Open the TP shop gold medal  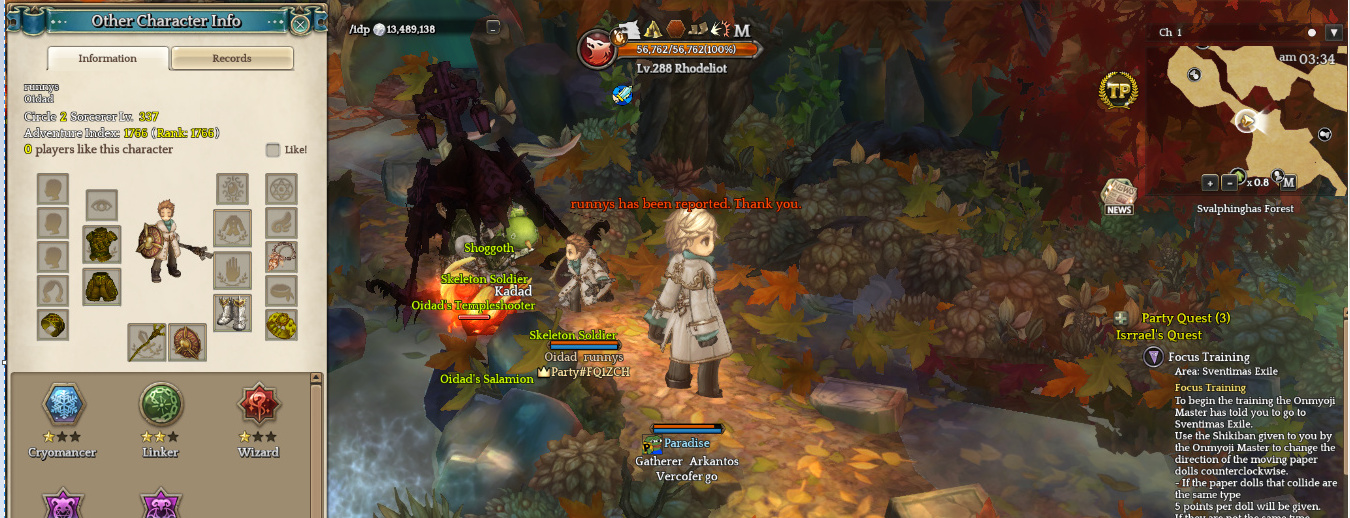tap(1119, 91)
